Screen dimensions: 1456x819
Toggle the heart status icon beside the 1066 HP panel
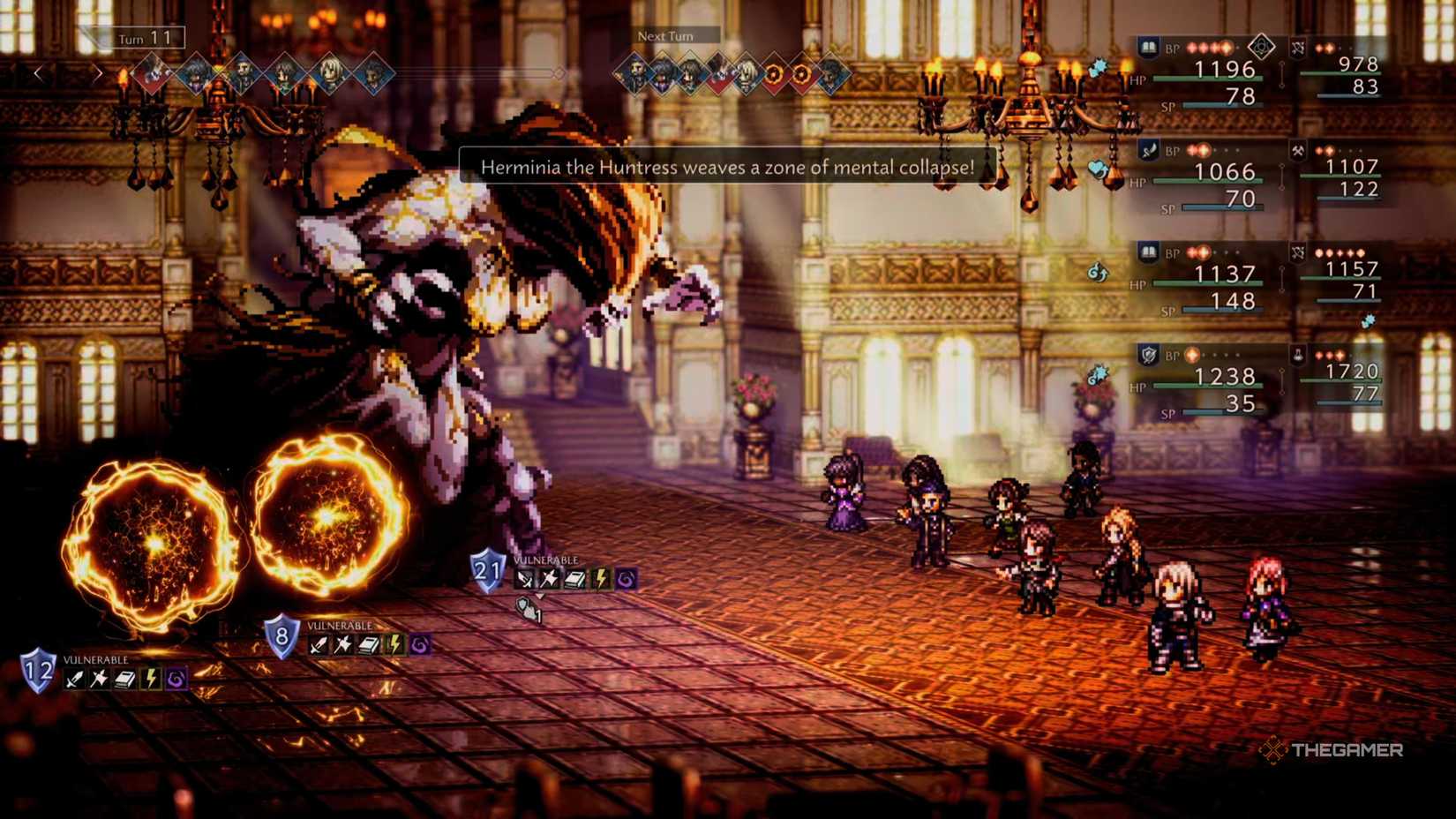click(x=1097, y=169)
